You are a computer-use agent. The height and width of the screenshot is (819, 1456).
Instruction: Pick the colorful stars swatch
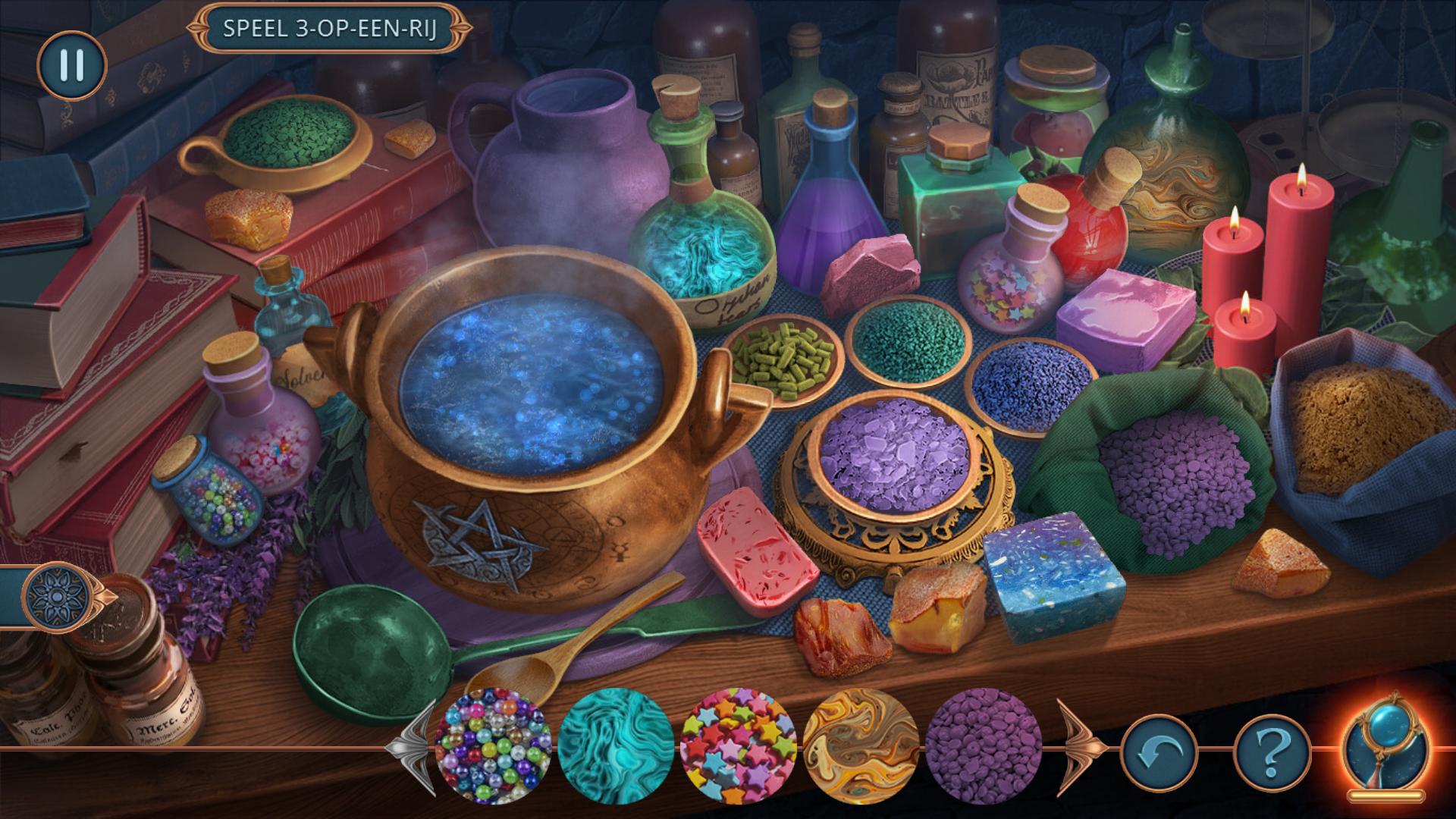[x=738, y=745]
